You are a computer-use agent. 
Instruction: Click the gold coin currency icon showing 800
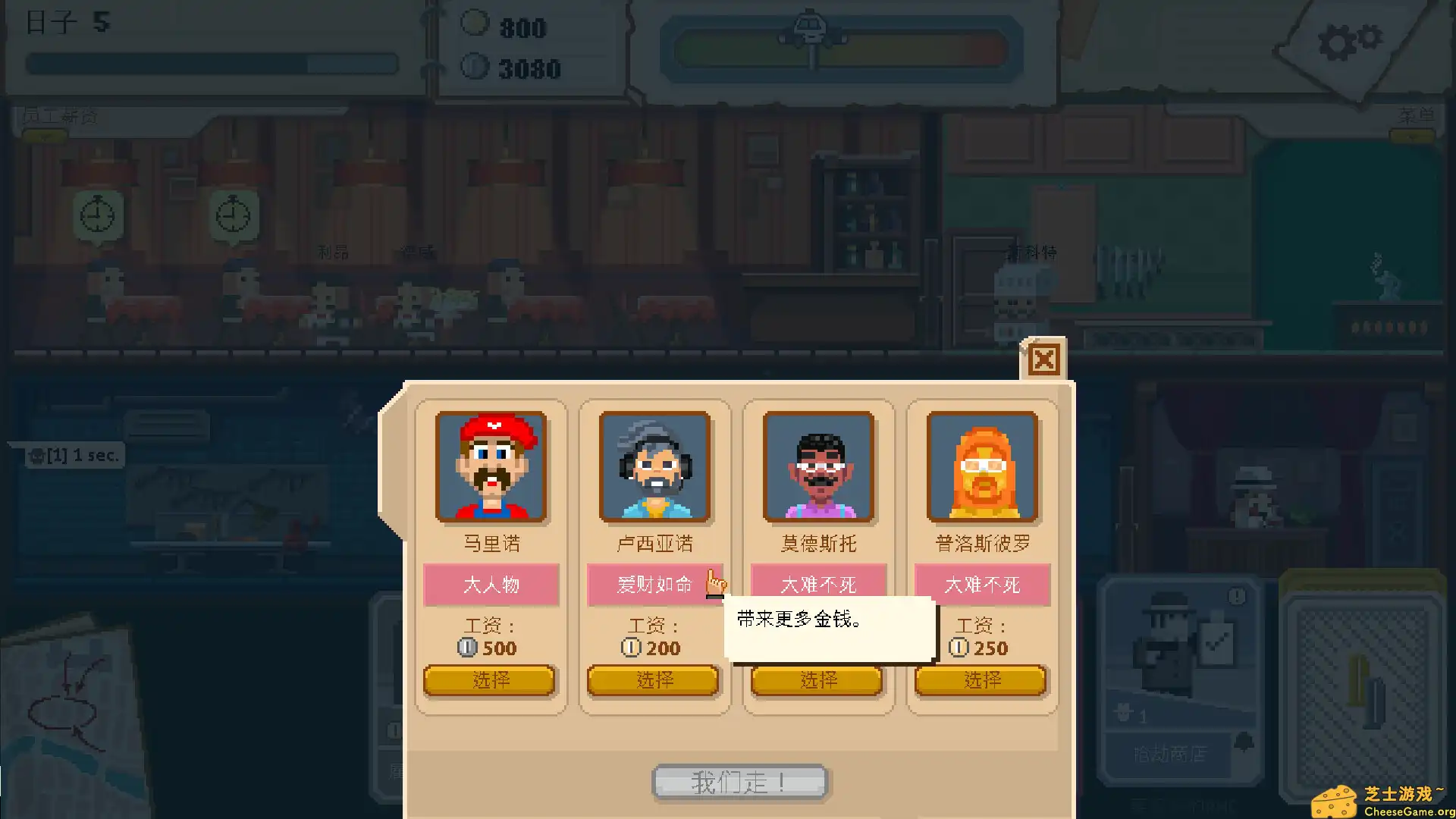[475, 23]
